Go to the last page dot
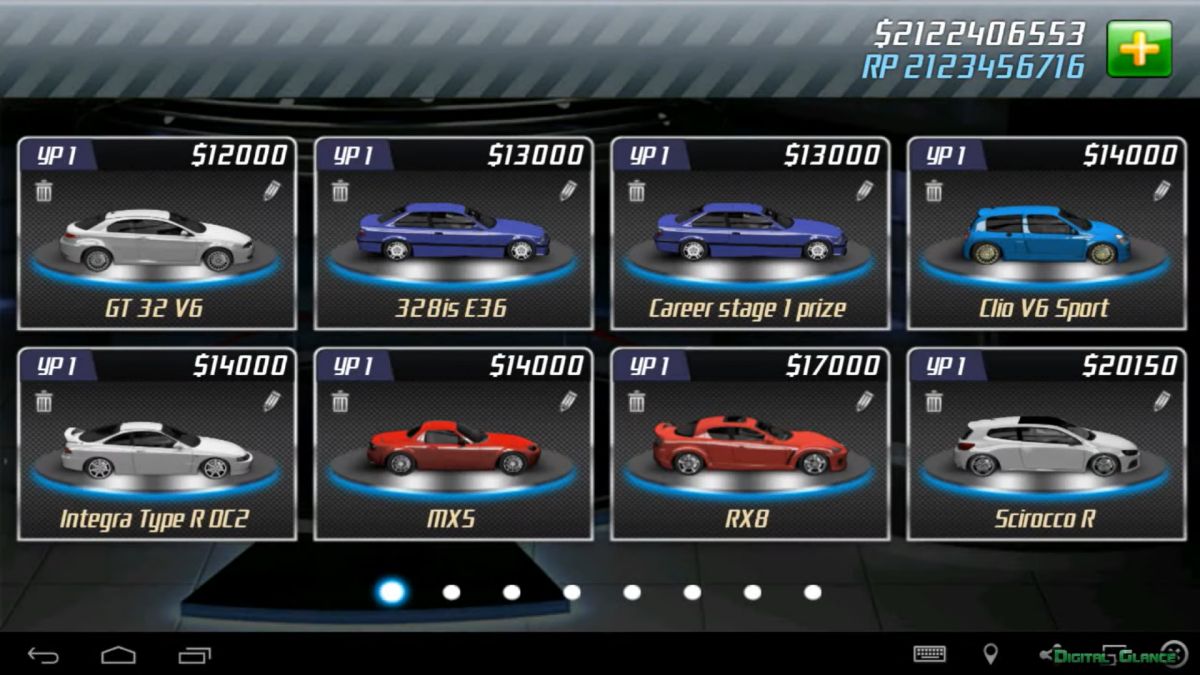Image resolution: width=1200 pixels, height=675 pixels. 813,592
